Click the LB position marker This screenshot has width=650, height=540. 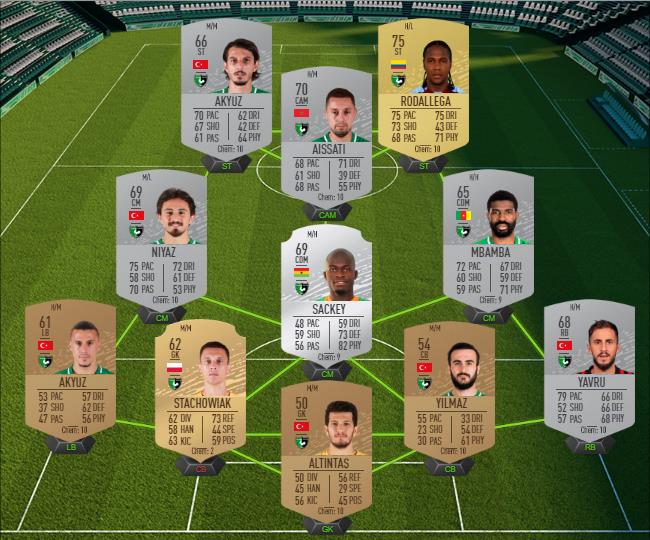point(70,445)
